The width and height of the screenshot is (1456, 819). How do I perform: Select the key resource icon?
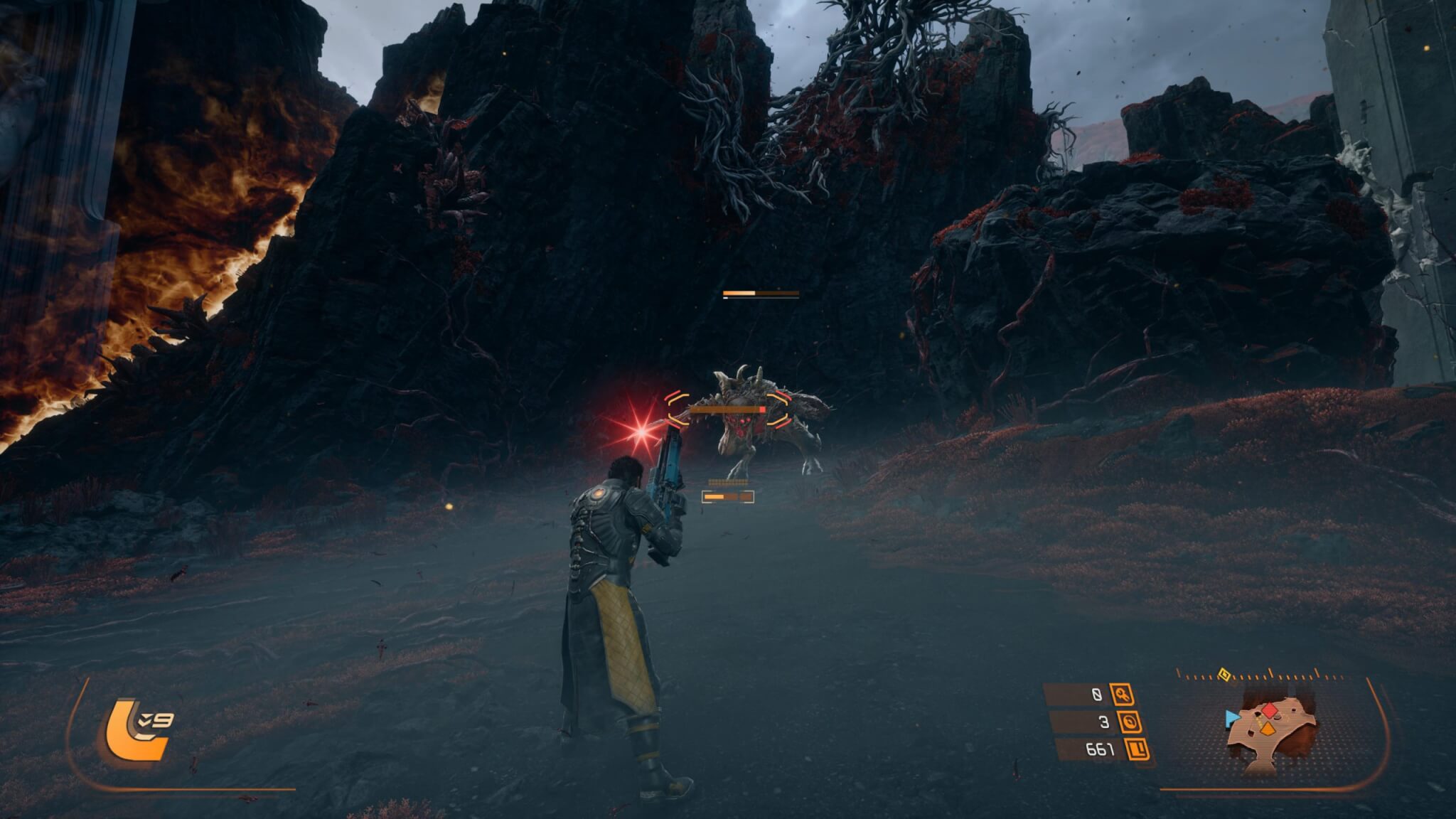(x=1123, y=695)
